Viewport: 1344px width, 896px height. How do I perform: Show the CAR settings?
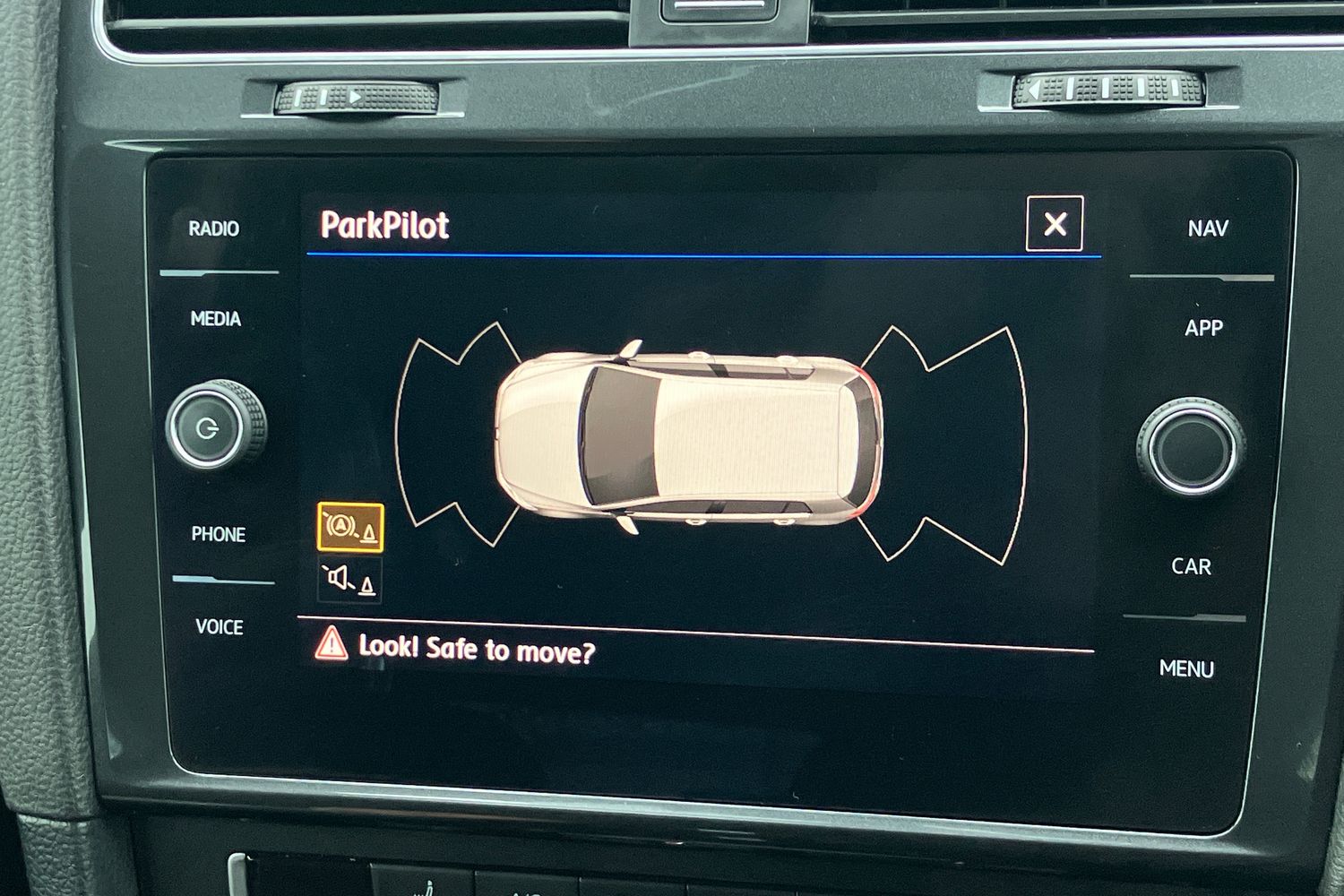(1191, 567)
